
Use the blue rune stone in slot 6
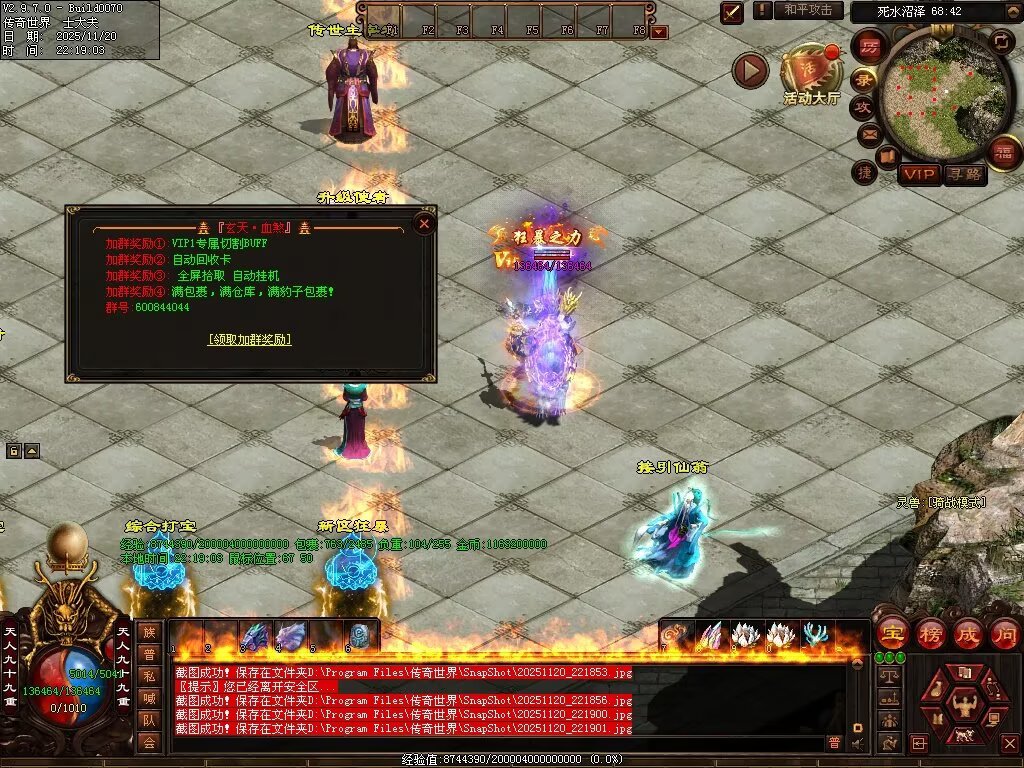[360, 636]
